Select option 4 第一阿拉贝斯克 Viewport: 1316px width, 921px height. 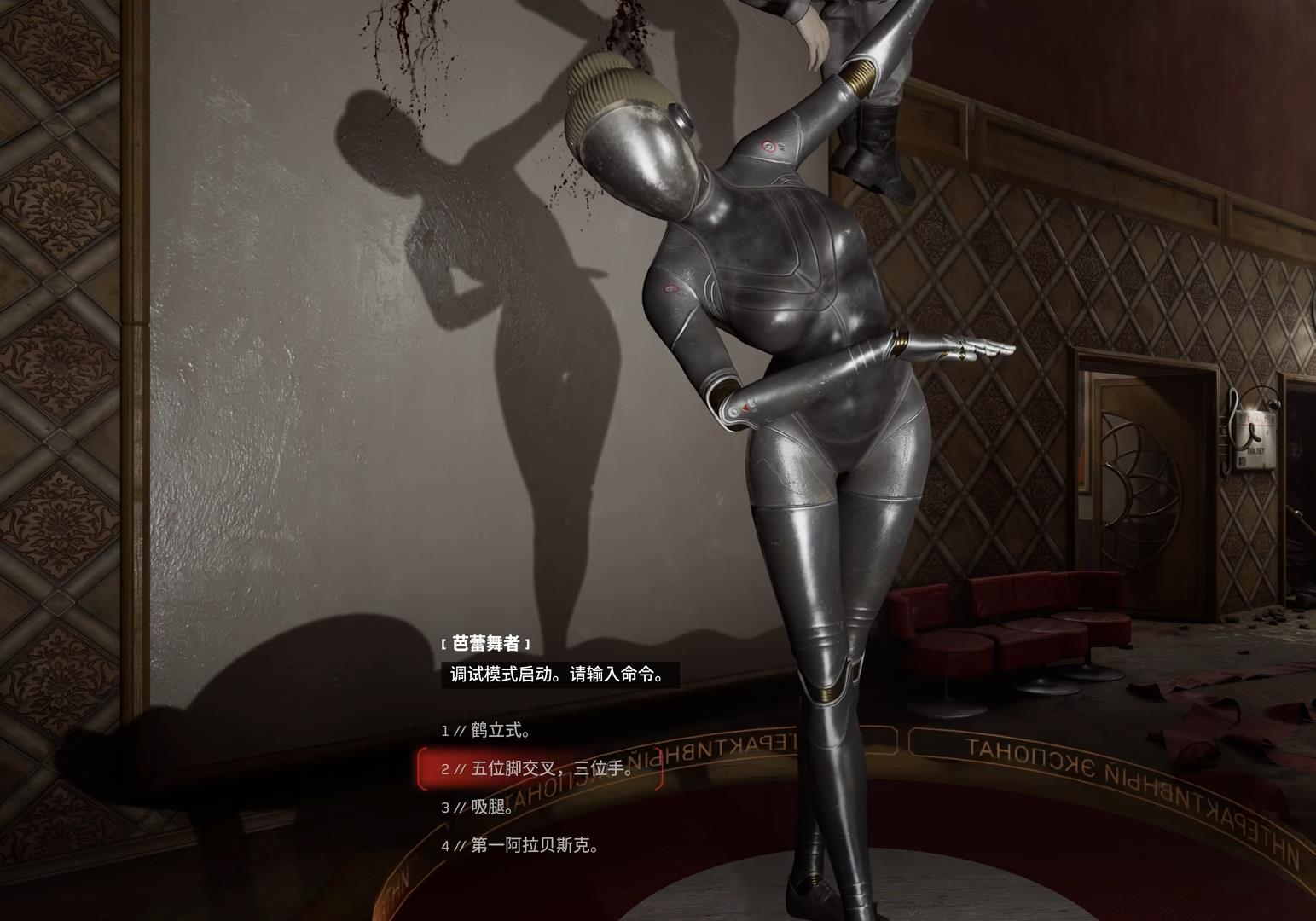(x=520, y=844)
